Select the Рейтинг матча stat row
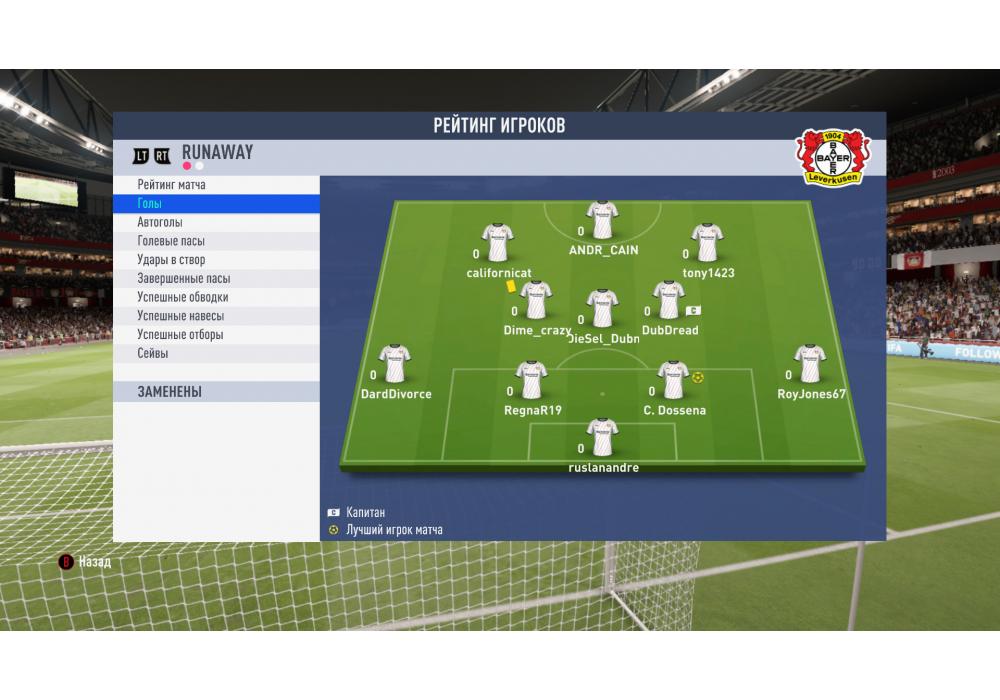 [216, 185]
